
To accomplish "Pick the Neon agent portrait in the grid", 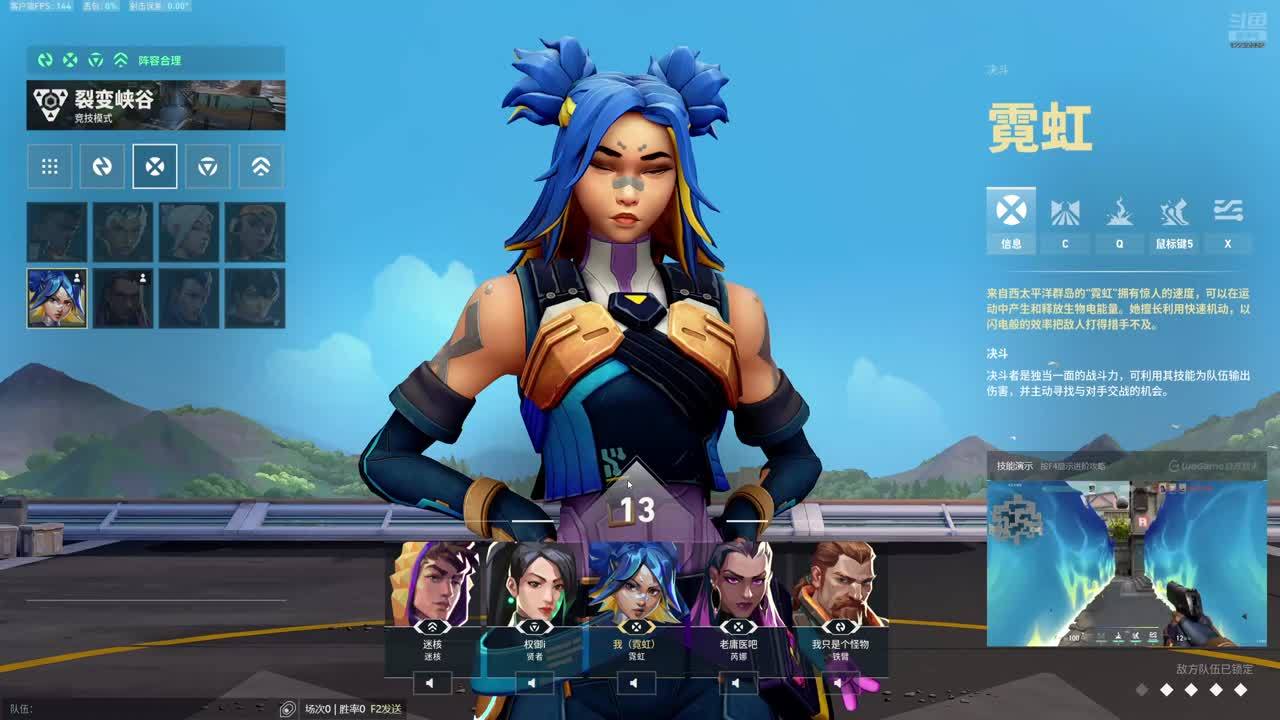I will [57, 298].
